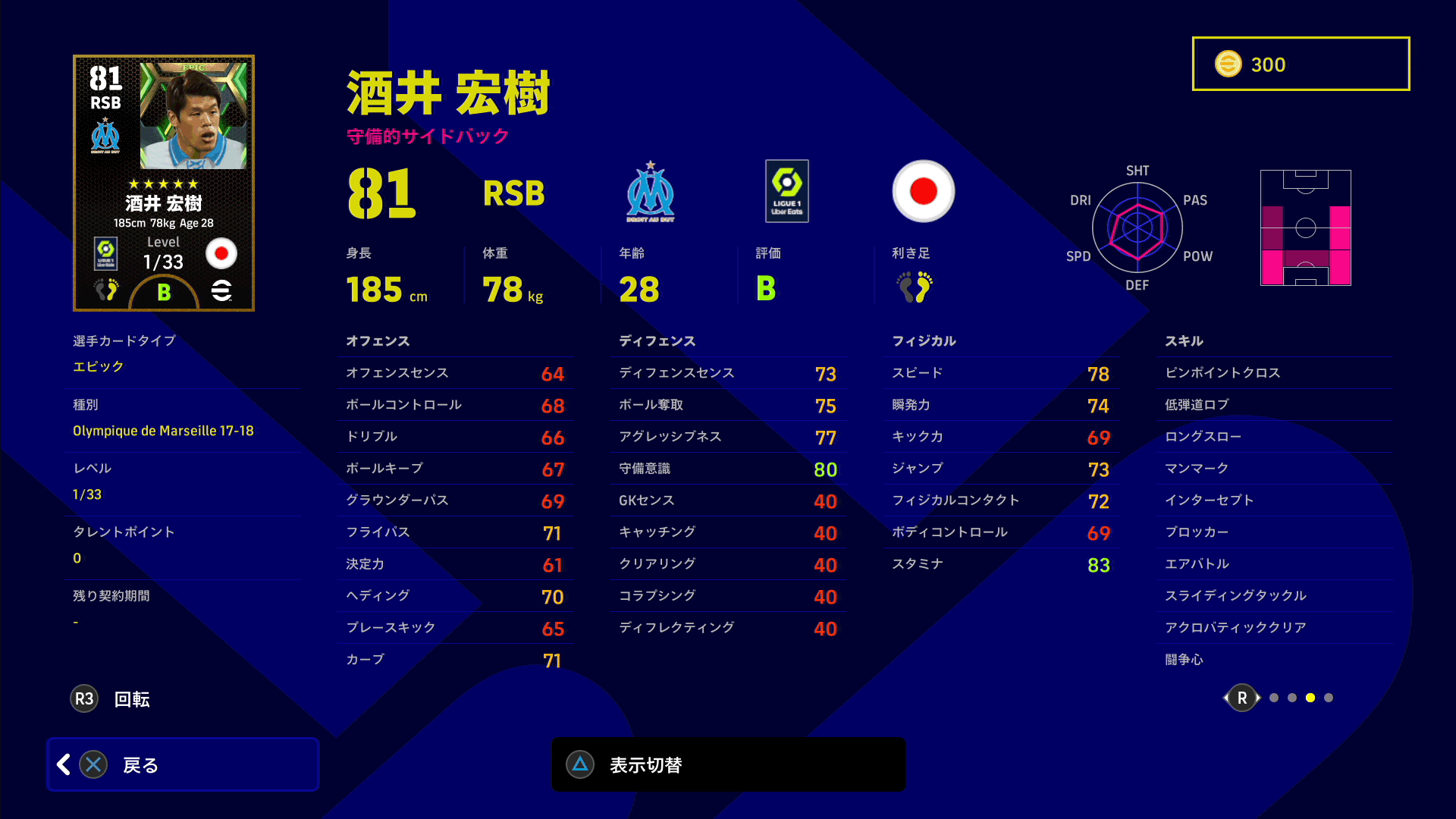Click the Ligue 1 Uber Eats league logo
This screenshot has width=1456, height=819.
coord(787,191)
